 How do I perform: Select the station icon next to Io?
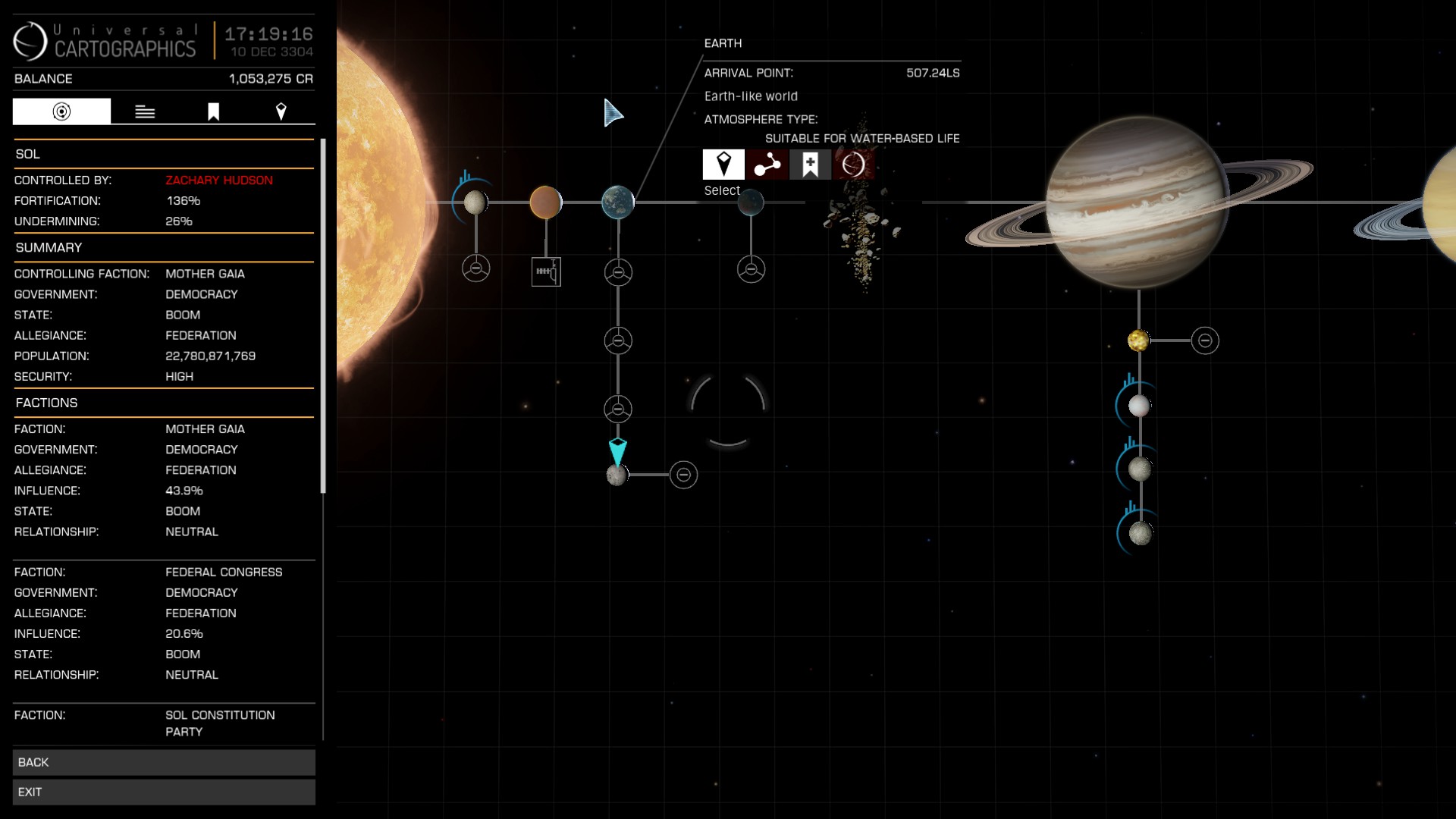click(1205, 340)
